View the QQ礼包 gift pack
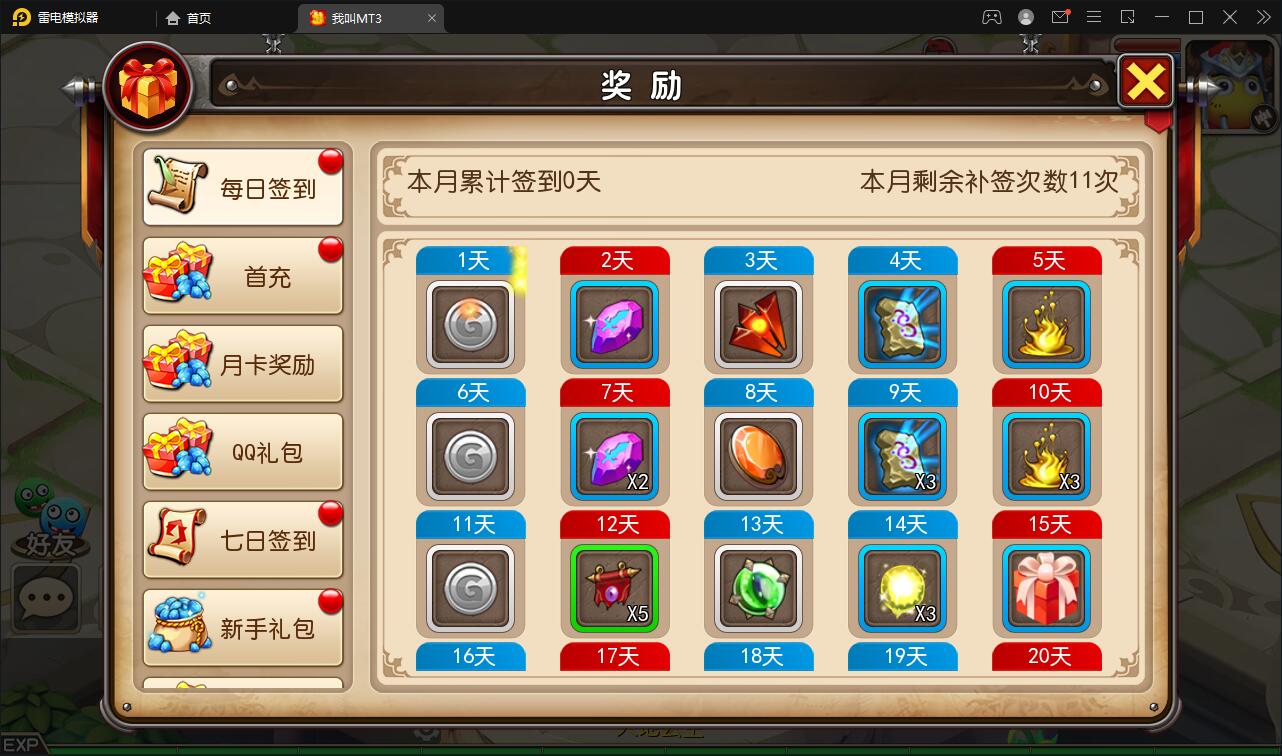Image resolution: width=1282 pixels, height=756 pixels. tap(242, 451)
